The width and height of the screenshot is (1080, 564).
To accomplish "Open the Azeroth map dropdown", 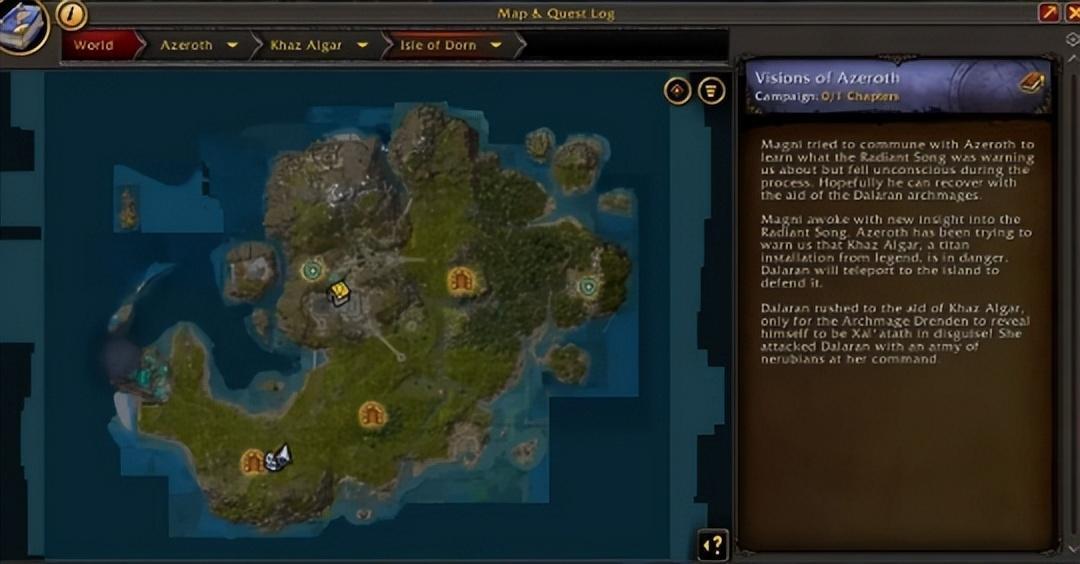I will (x=232, y=45).
